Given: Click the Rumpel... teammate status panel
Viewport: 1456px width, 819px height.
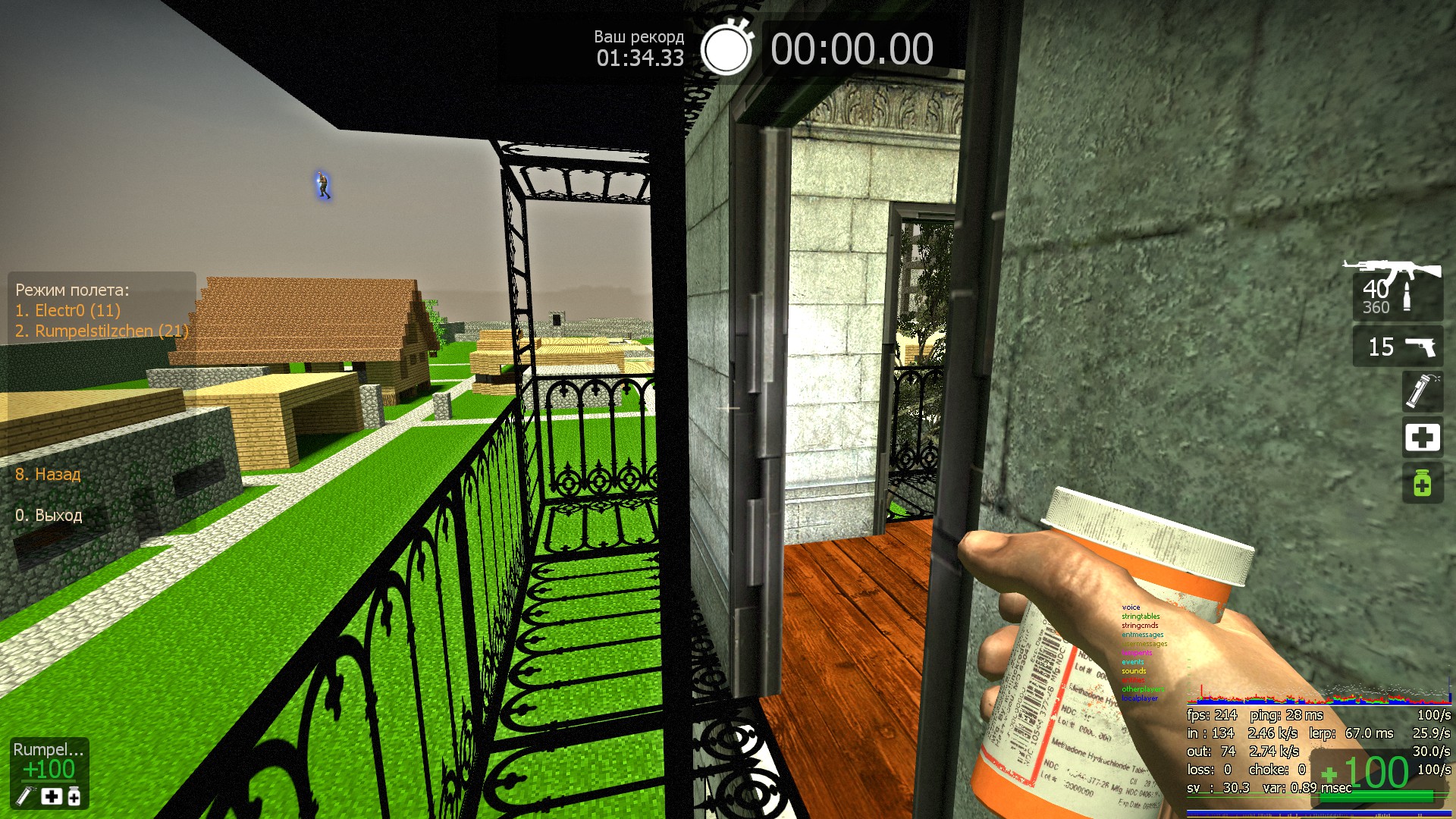Looking at the screenshot, I should 49,773.
